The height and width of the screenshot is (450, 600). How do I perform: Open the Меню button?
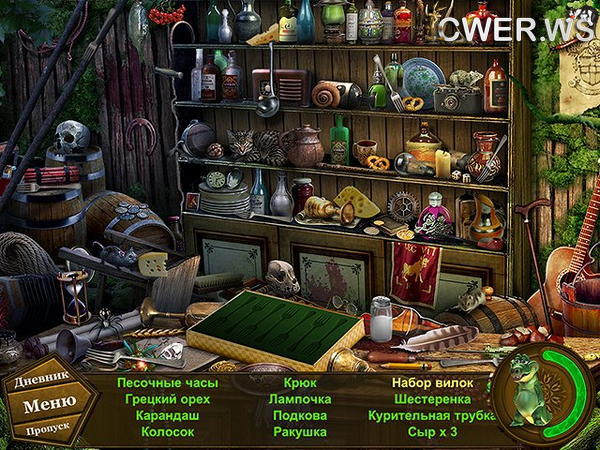[x=48, y=404]
